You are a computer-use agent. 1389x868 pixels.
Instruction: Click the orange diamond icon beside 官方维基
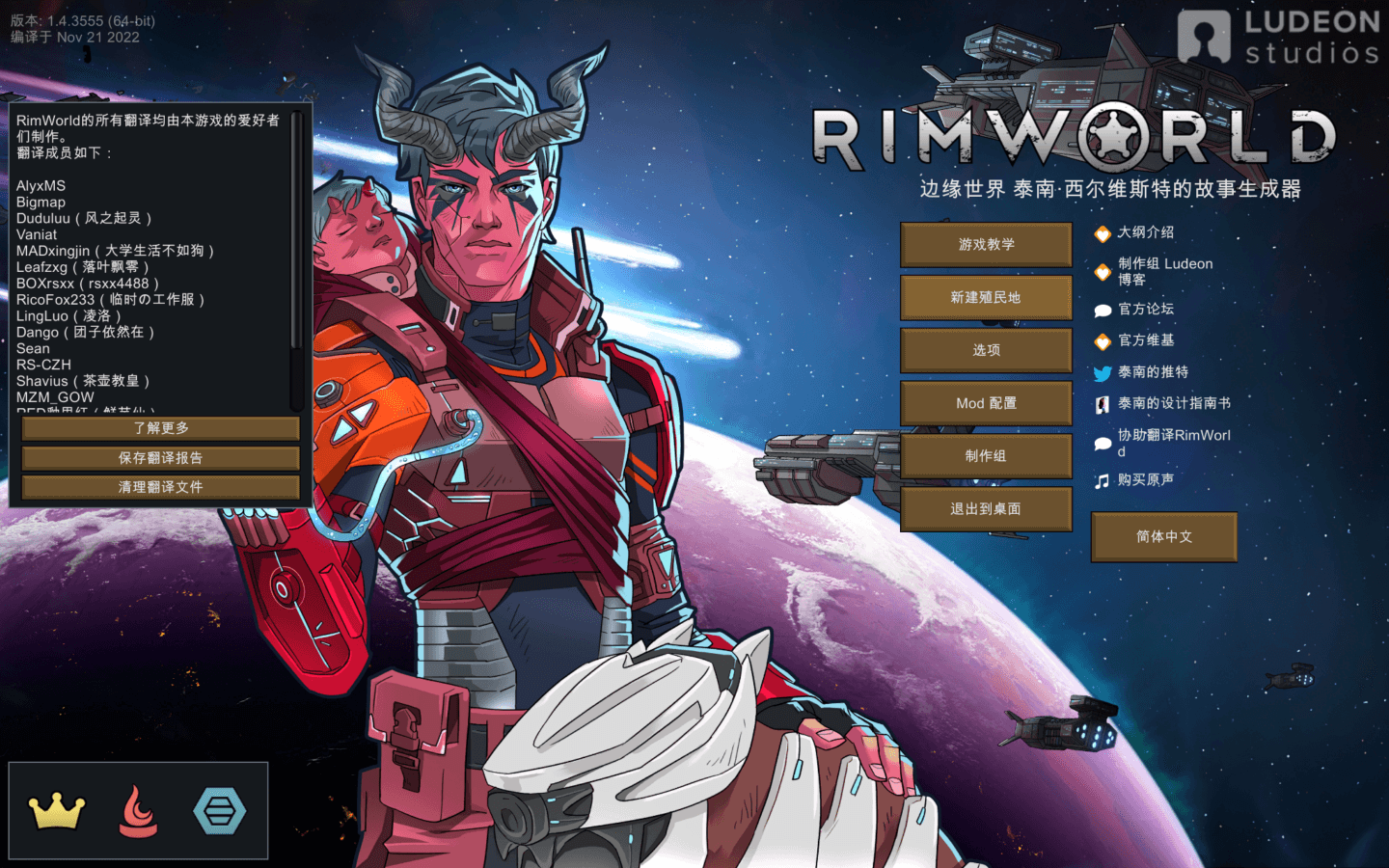1103,340
